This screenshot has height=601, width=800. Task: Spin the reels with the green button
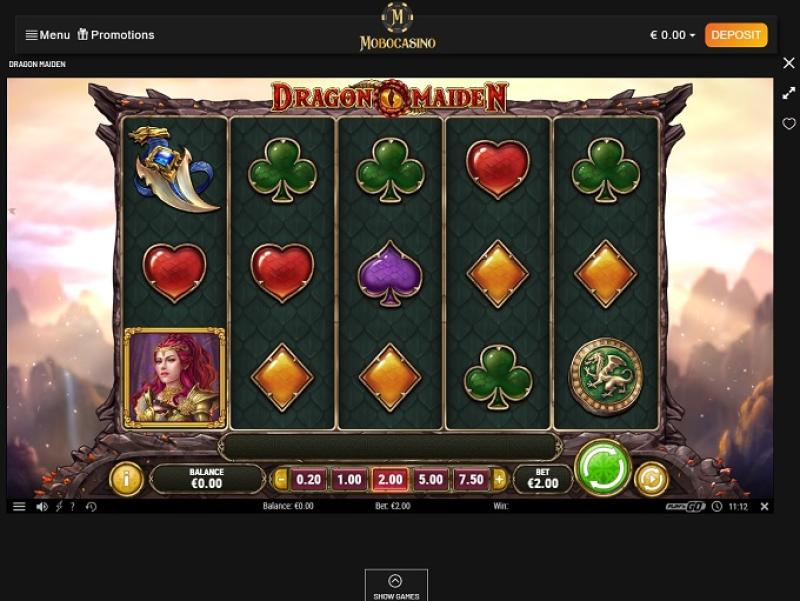[x=603, y=468]
